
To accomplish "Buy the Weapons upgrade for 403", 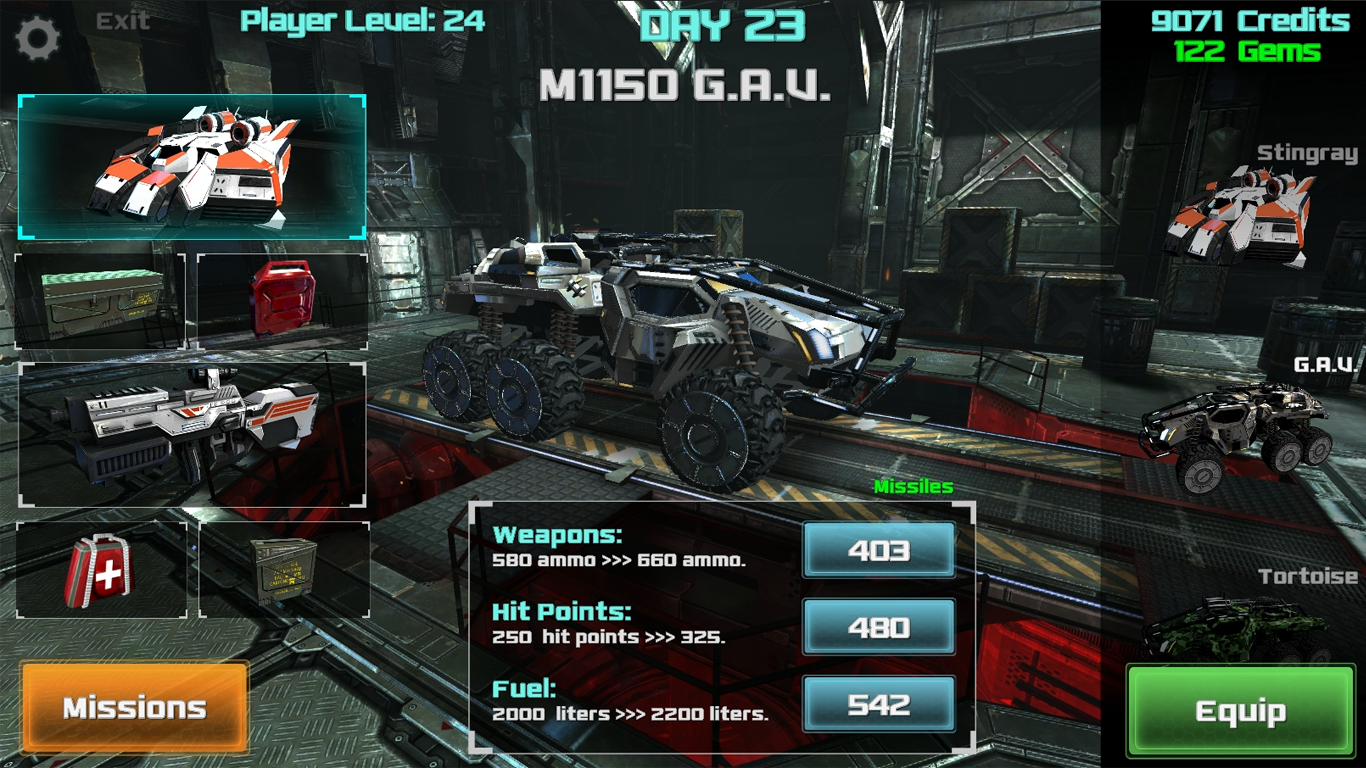I will point(878,550).
